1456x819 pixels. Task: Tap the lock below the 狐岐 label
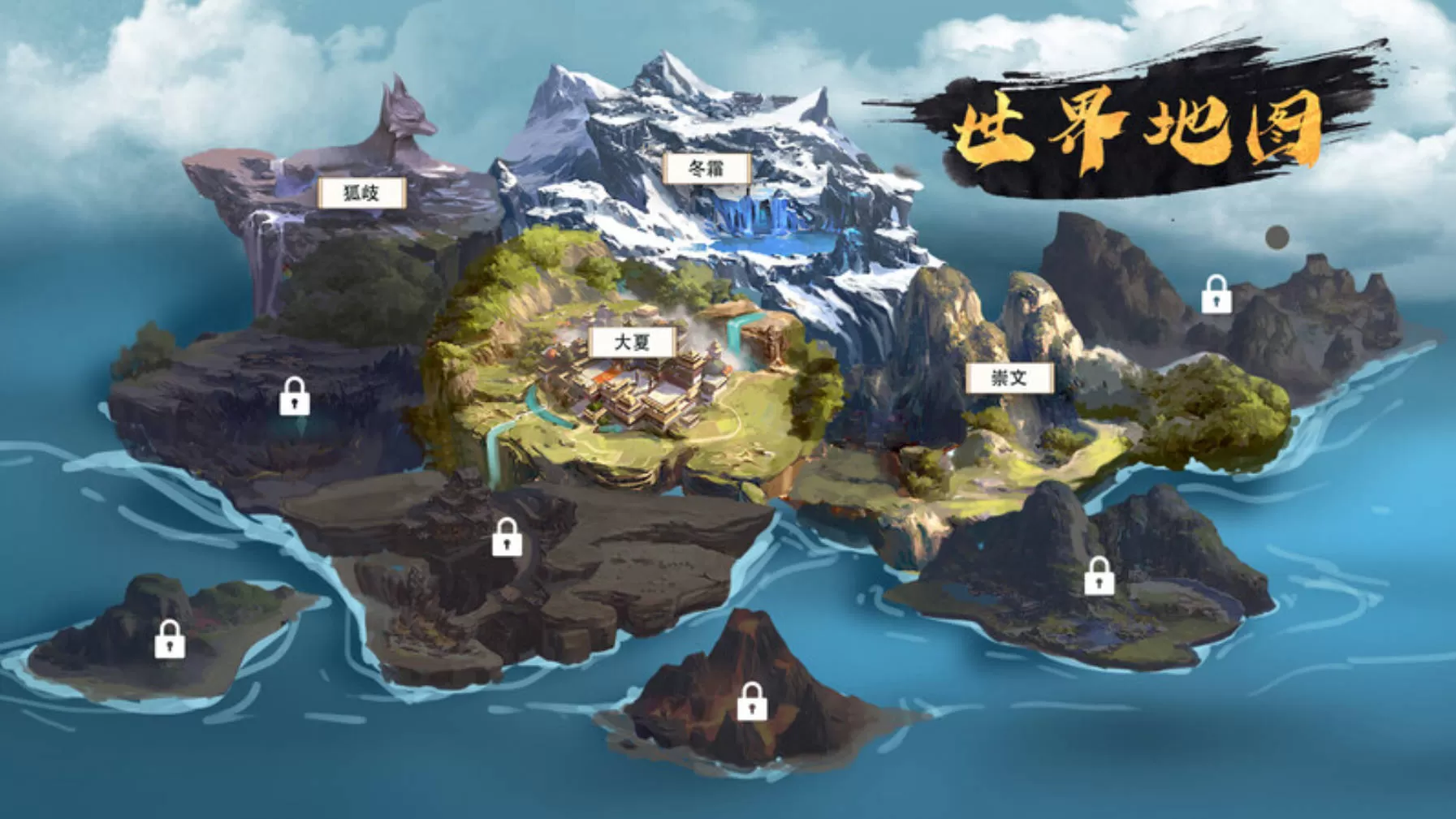(294, 396)
